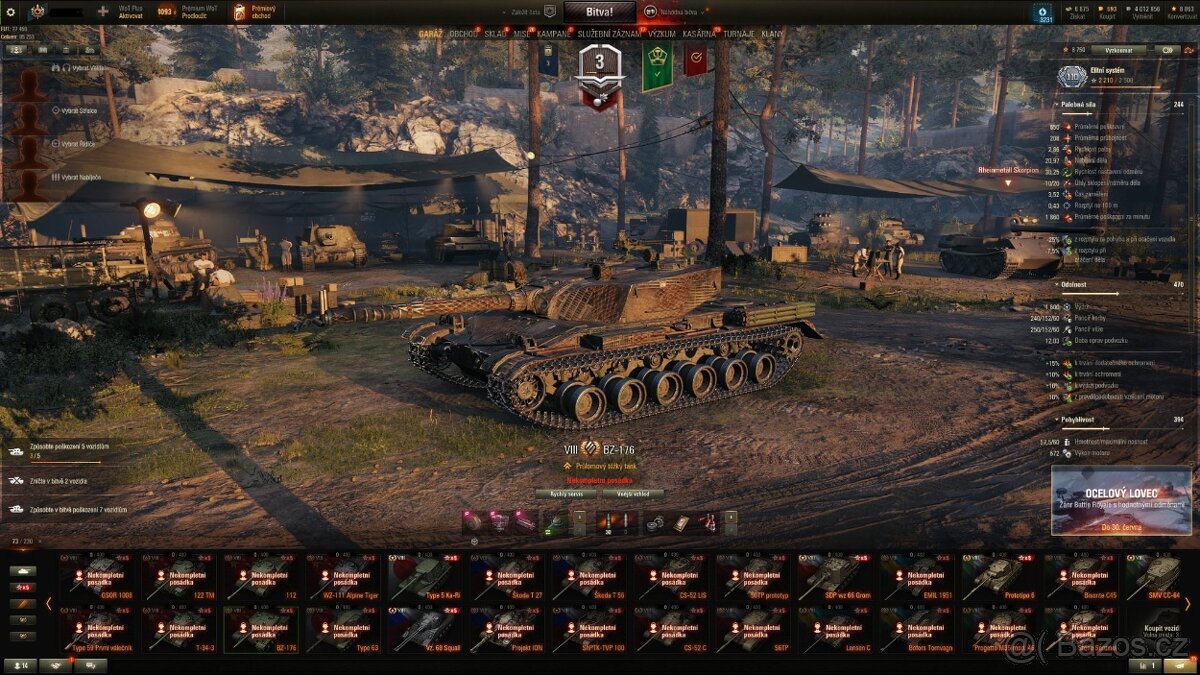Open the Služební záznam tab
The image size is (1200, 675).
point(609,33)
